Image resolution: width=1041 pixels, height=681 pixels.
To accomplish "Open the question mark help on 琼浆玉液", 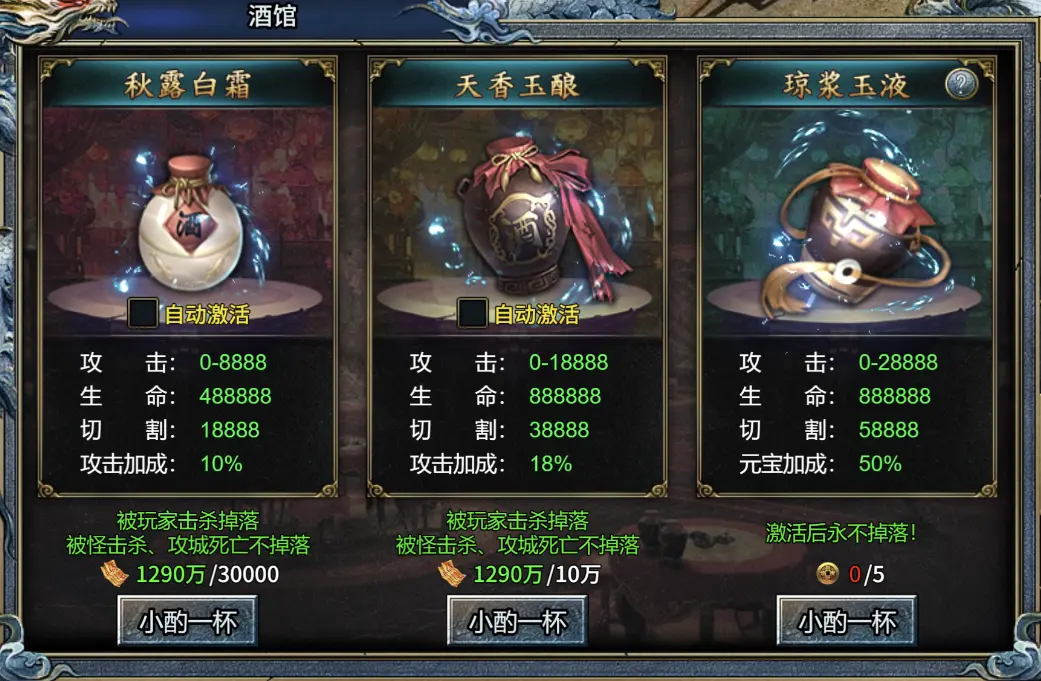I will point(961,85).
